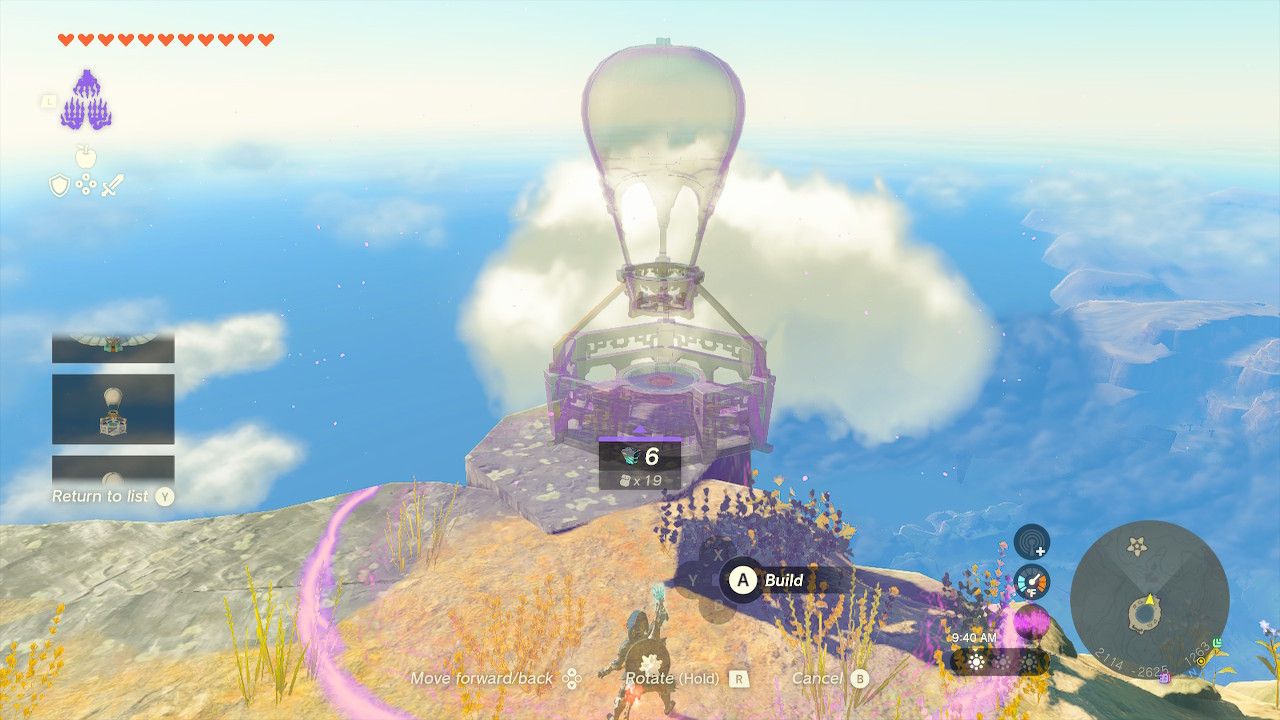
Task: Click the apple item icon
Action: pyautogui.click(x=86, y=157)
